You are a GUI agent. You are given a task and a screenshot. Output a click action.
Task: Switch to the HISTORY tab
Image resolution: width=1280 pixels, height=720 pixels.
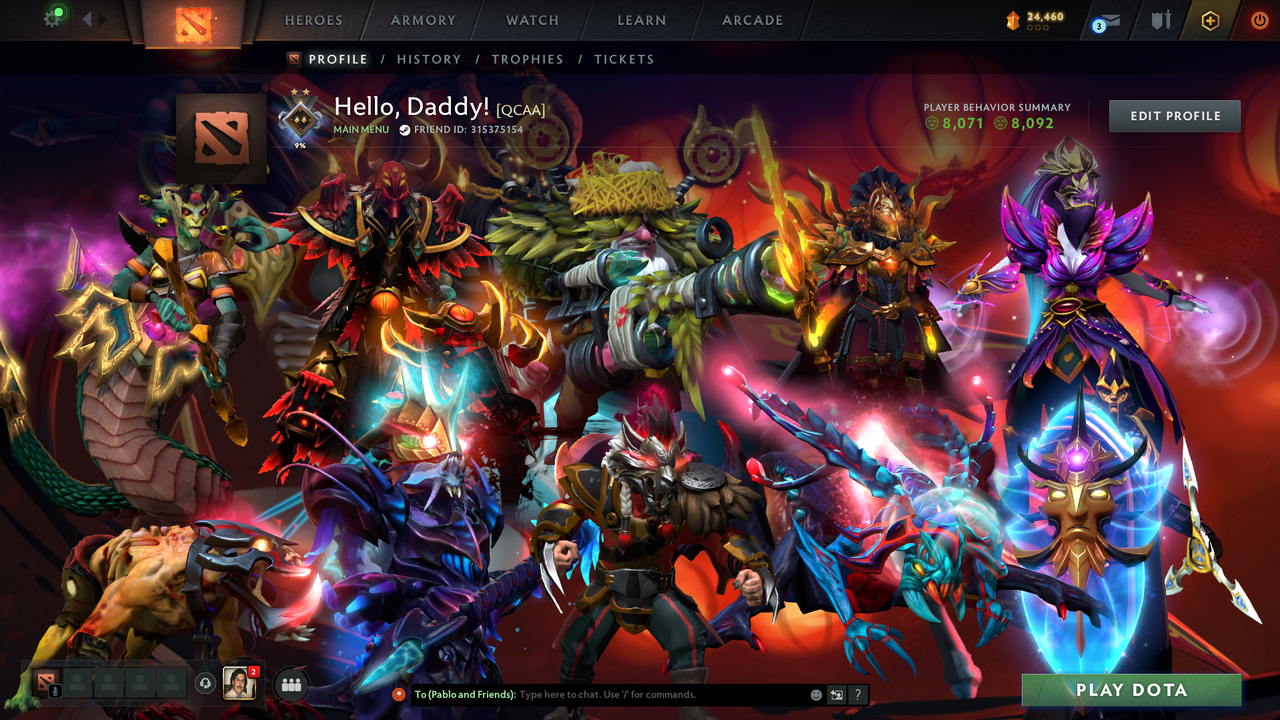click(429, 59)
